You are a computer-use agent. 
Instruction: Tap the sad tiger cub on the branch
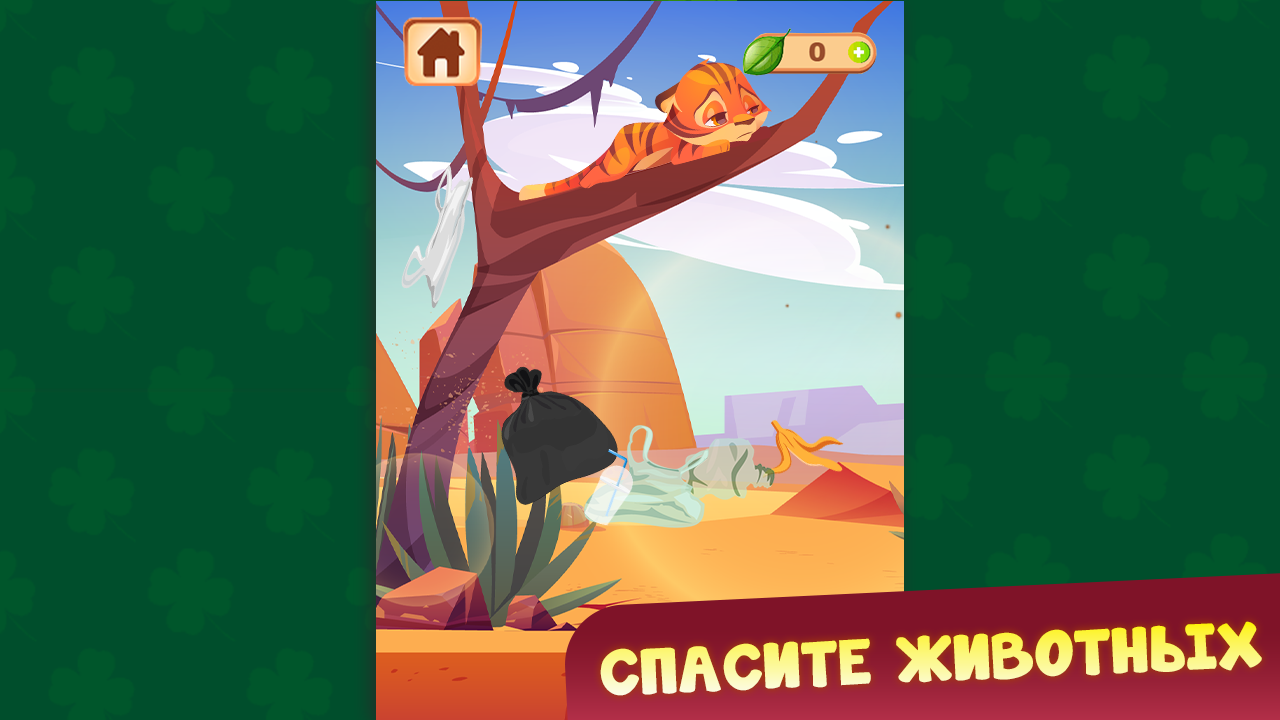[x=700, y=120]
